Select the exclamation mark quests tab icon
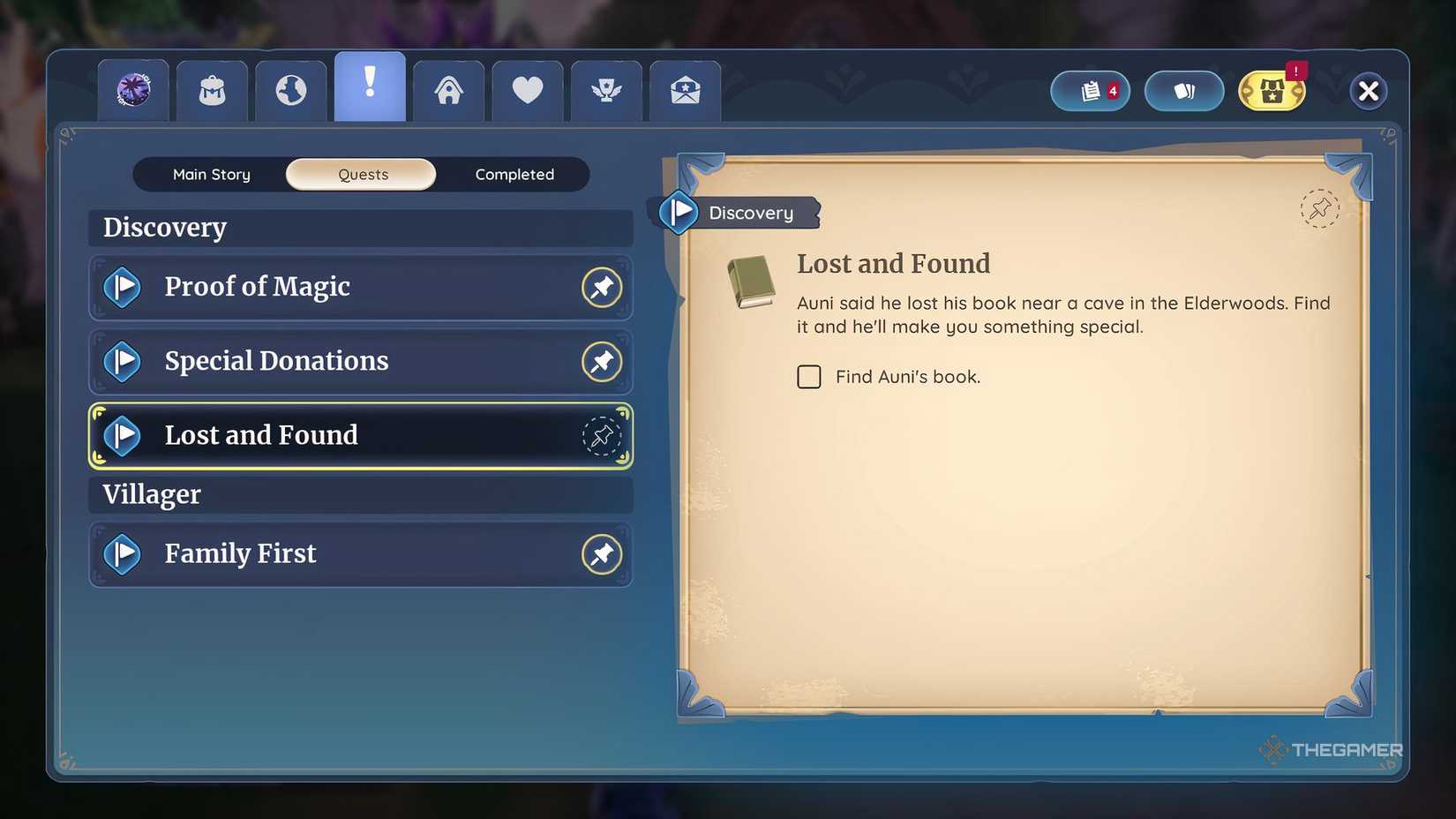This screenshot has width=1456, height=819. tap(369, 86)
